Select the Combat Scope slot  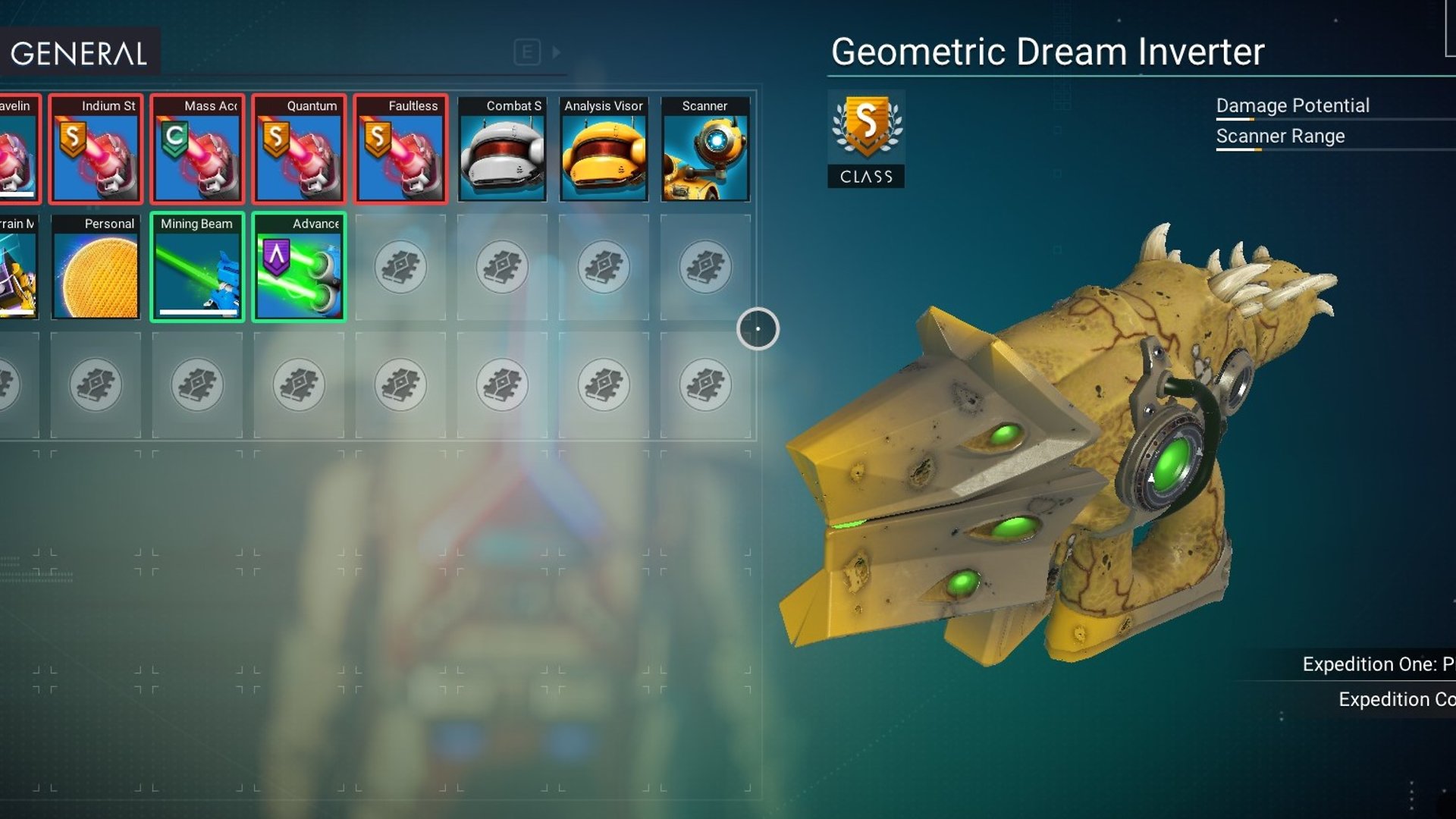(502, 150)
